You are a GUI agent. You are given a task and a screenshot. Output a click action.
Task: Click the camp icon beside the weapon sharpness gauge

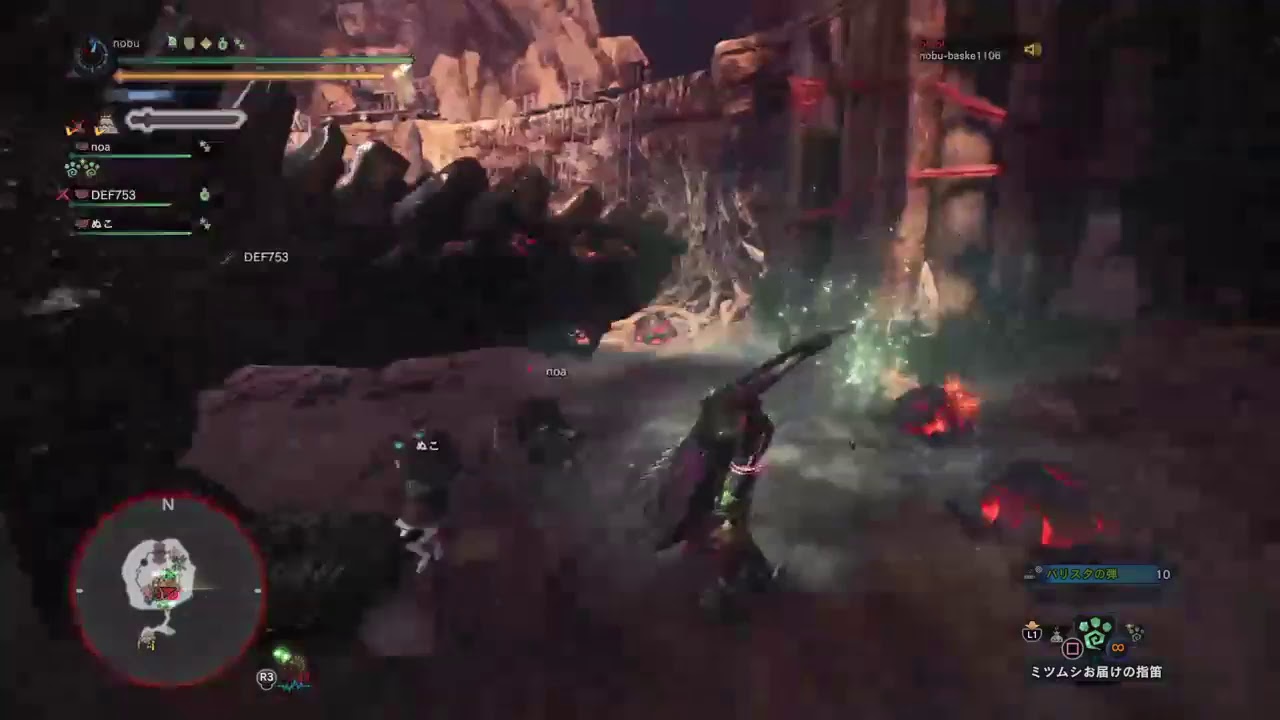click(107, 123)
